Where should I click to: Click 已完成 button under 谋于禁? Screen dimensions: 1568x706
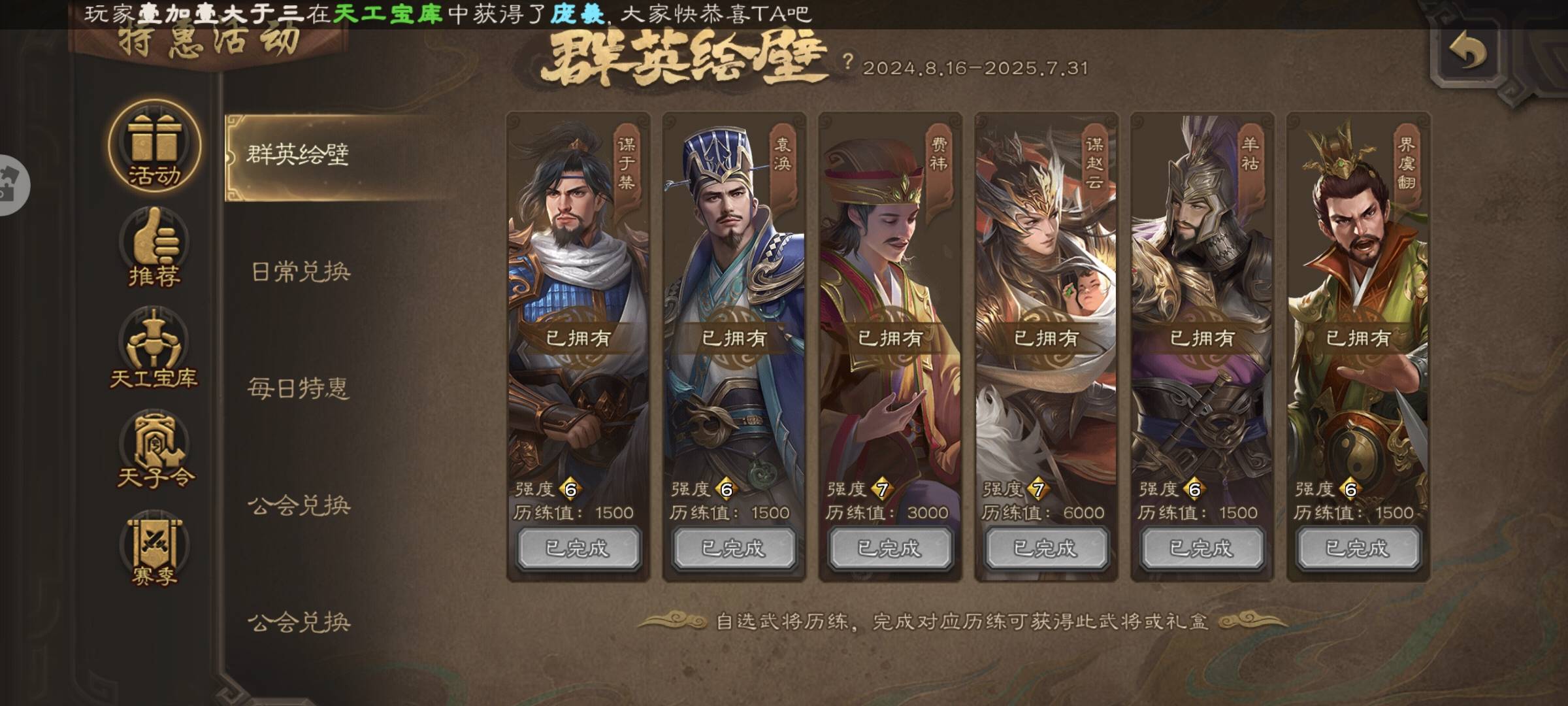[x=578, y=548]
